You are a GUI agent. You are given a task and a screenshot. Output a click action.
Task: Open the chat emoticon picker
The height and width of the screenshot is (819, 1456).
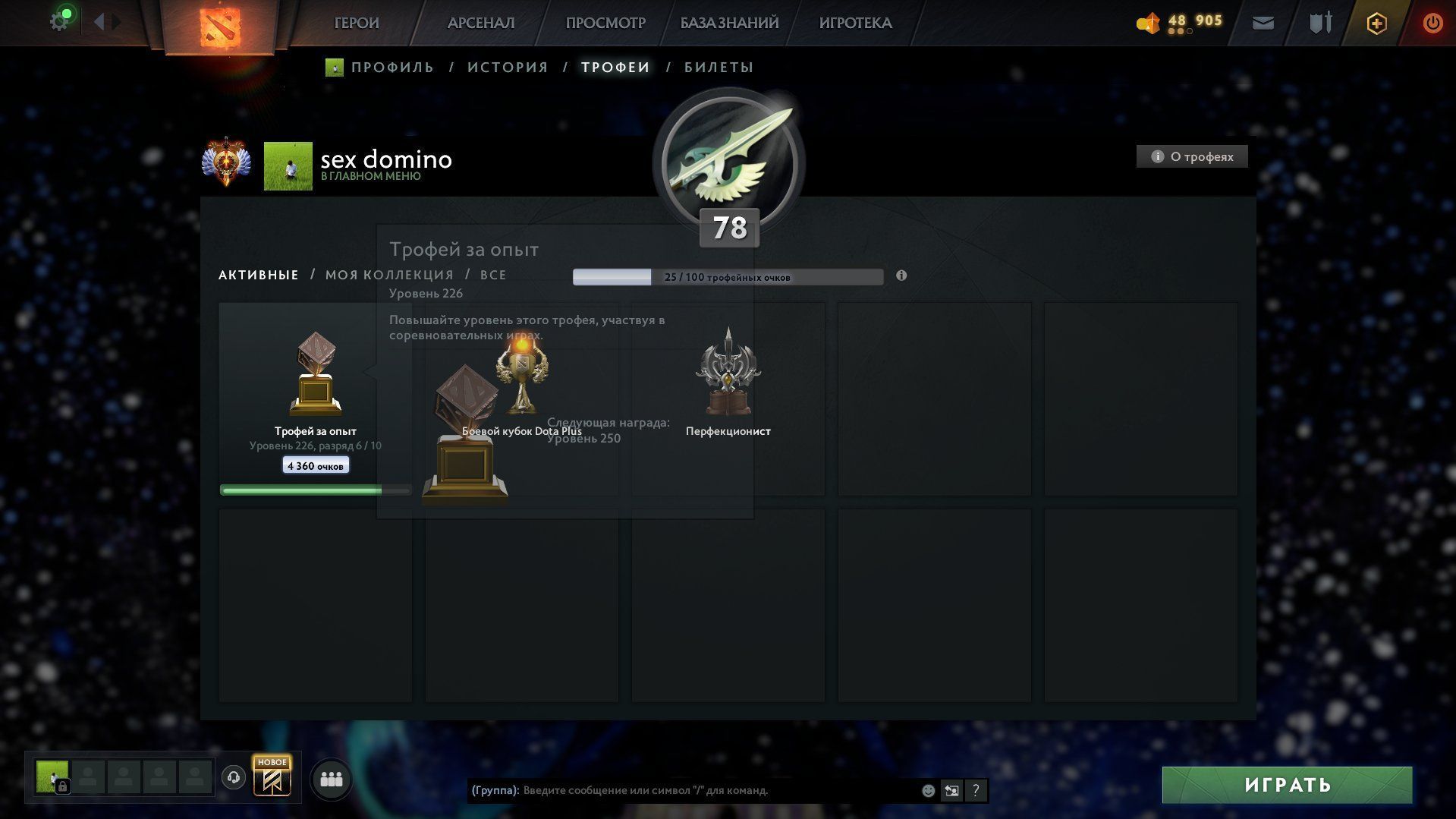(x=928, y=790)
